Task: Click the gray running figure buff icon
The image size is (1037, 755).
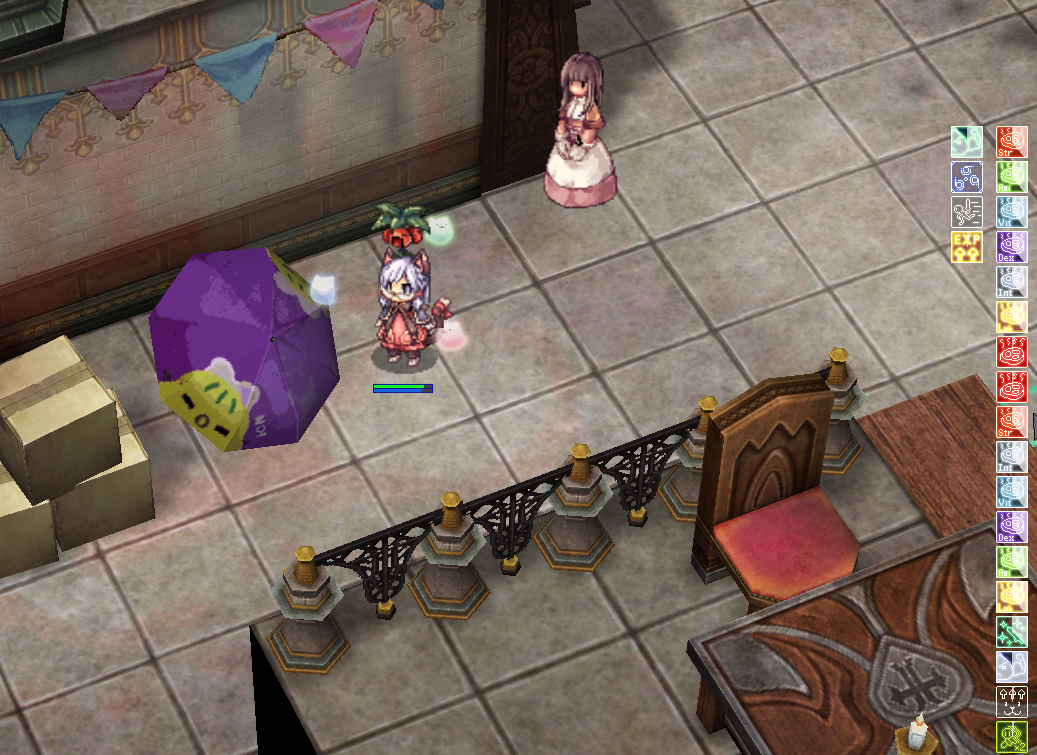Action: (966, 211)
